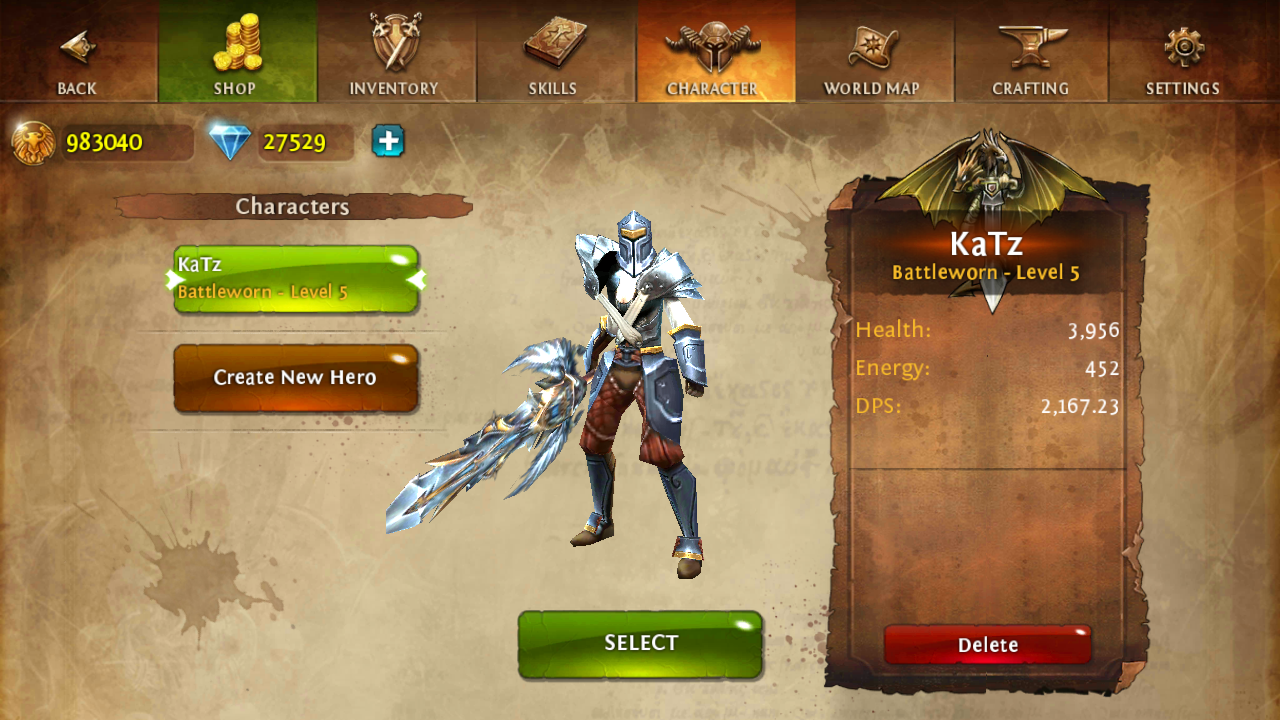The width and height of the screenshot is (1280, 720).
Task: Go back using the Back button
Action: tap(77, 52)
